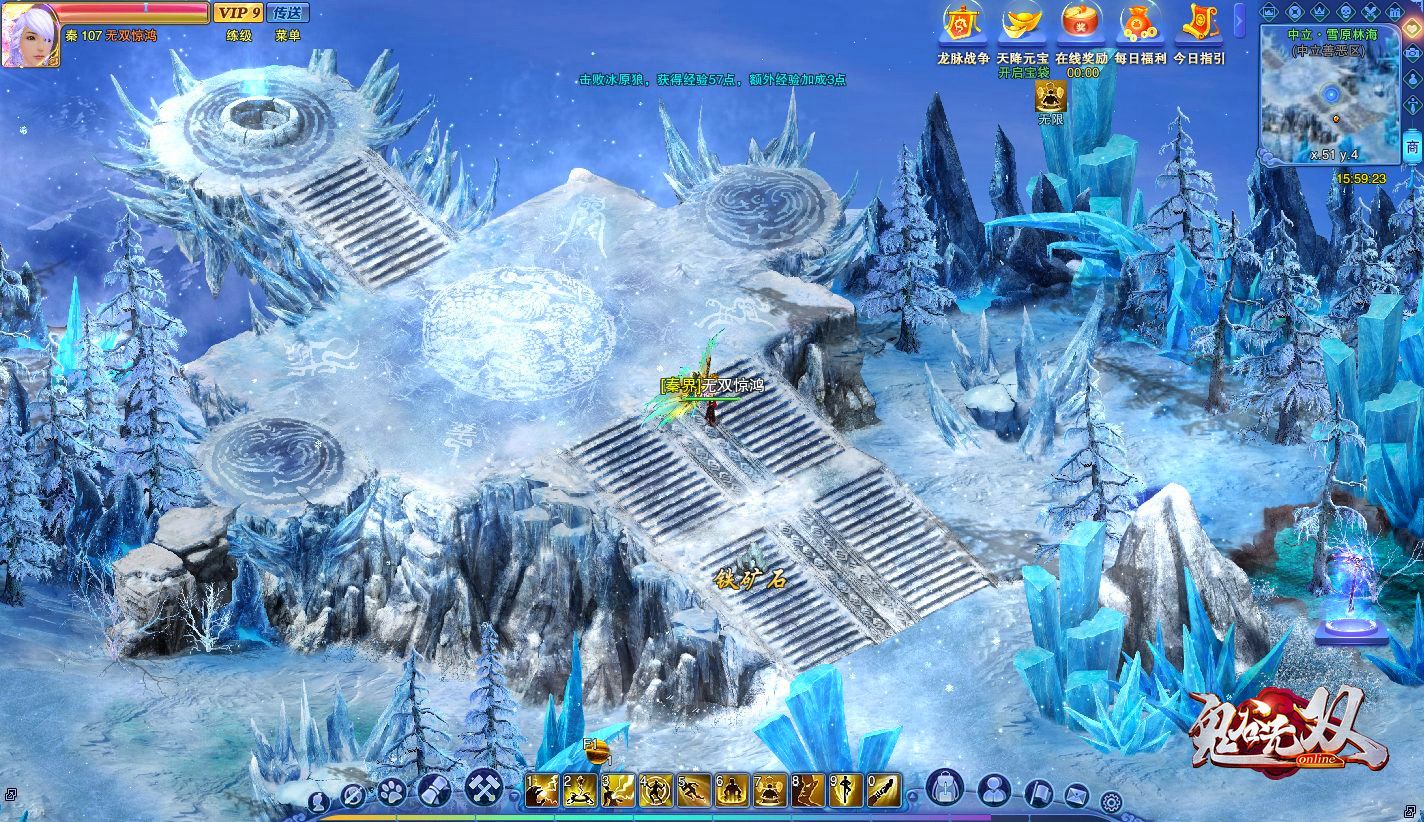This screenshot has width=1424, height=822.
Task: Open the backpack inventory icon
Action: pos(944,789)
